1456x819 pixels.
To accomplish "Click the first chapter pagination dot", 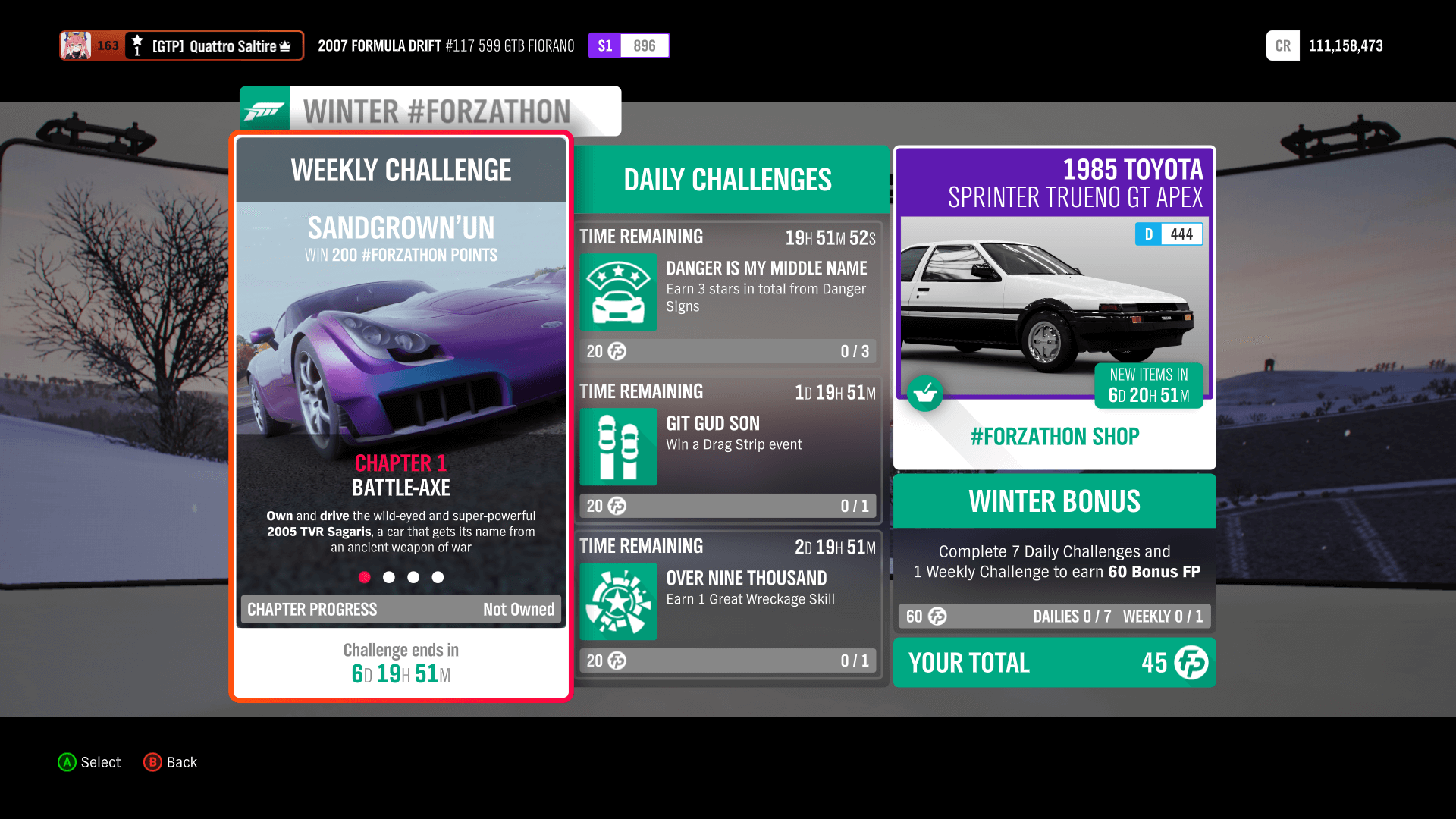I will [x=365, y=577].
